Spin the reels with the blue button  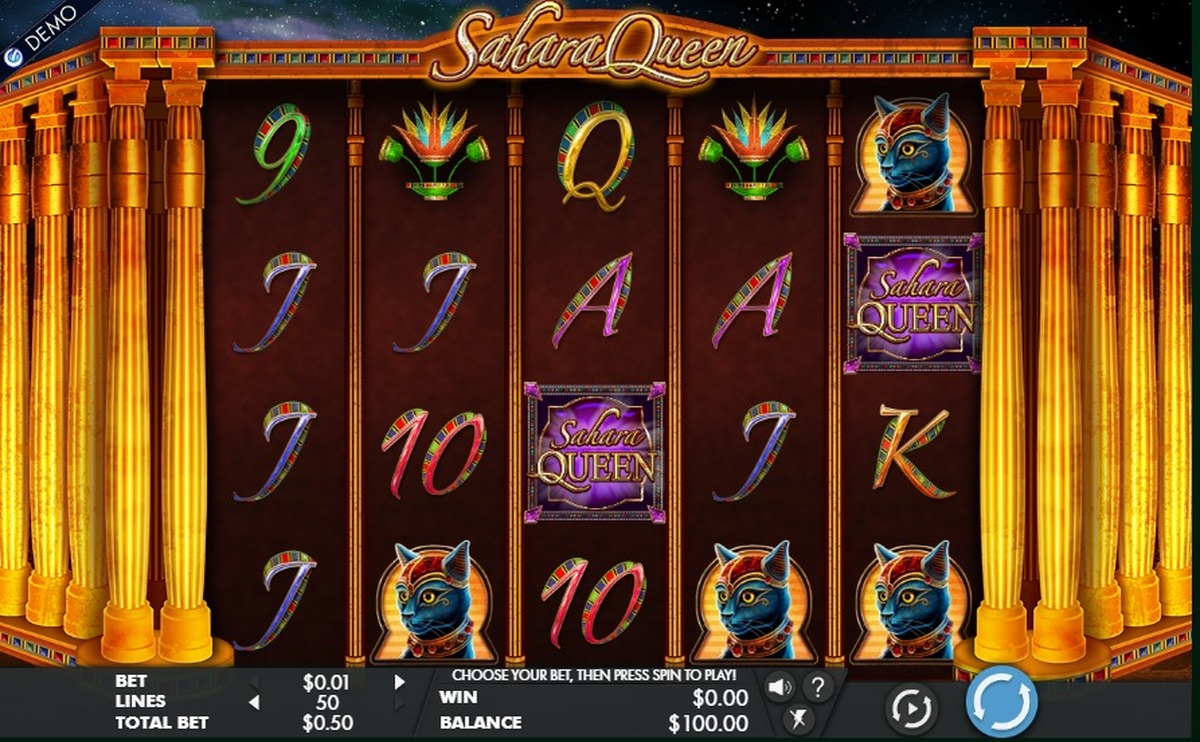coord(1001,702)
